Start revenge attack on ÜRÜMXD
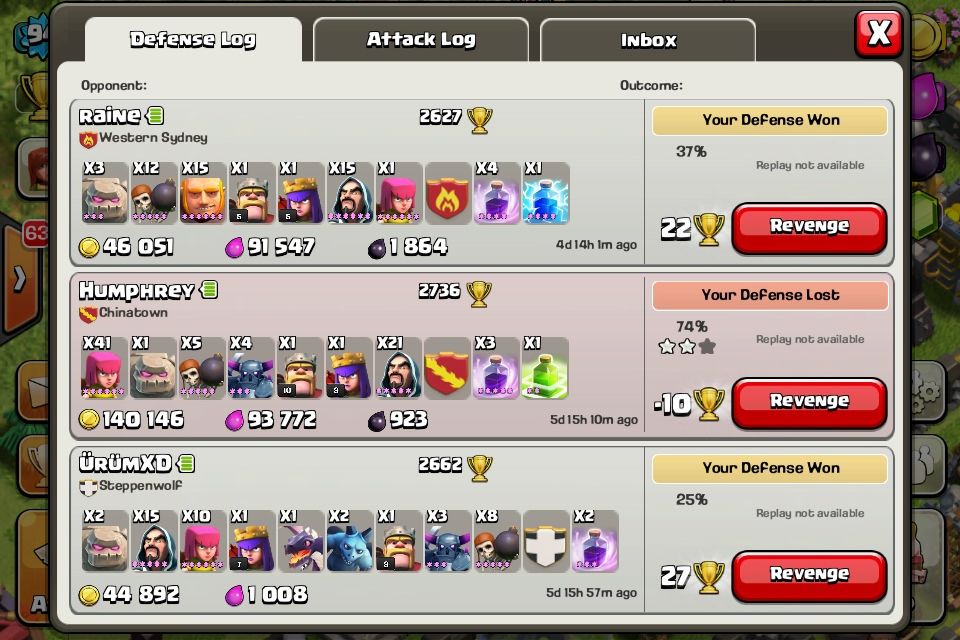Screen dimensions: 960x640 tap(809, 575)
